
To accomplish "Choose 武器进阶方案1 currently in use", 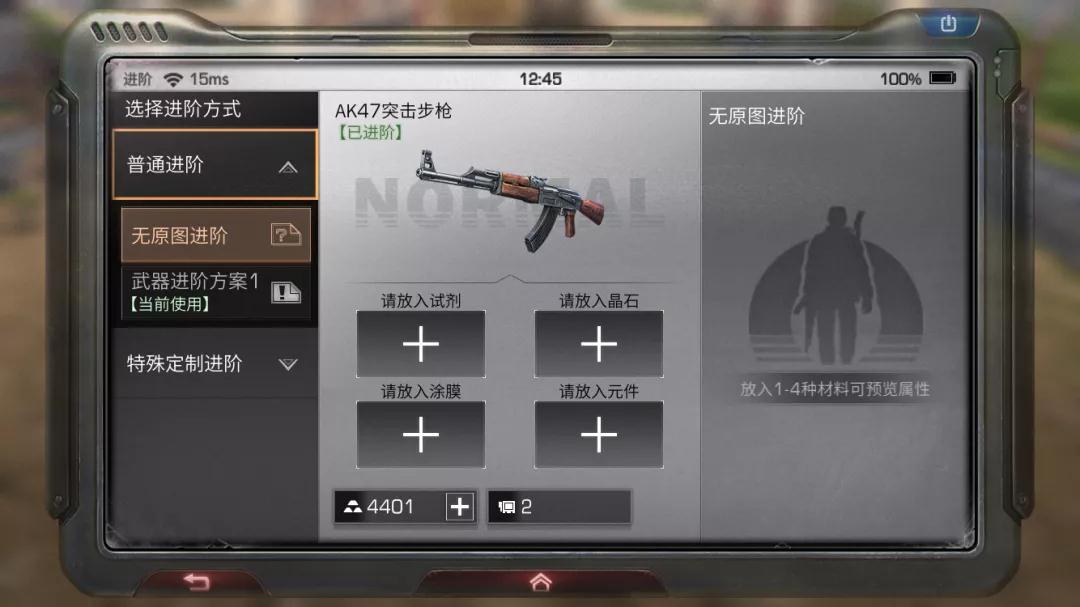I will click(215, 291).
